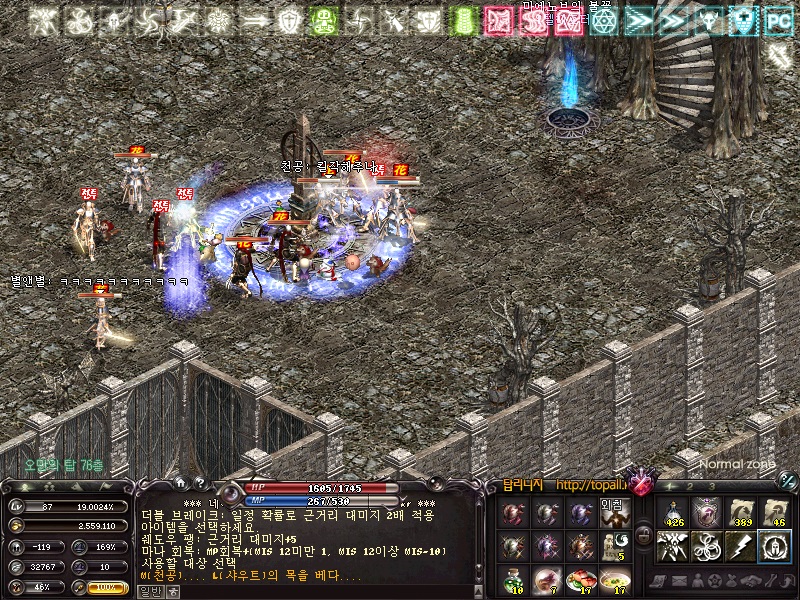
Task: Click the green buff icon in the top bar
Action: click(x=322, y=19)
